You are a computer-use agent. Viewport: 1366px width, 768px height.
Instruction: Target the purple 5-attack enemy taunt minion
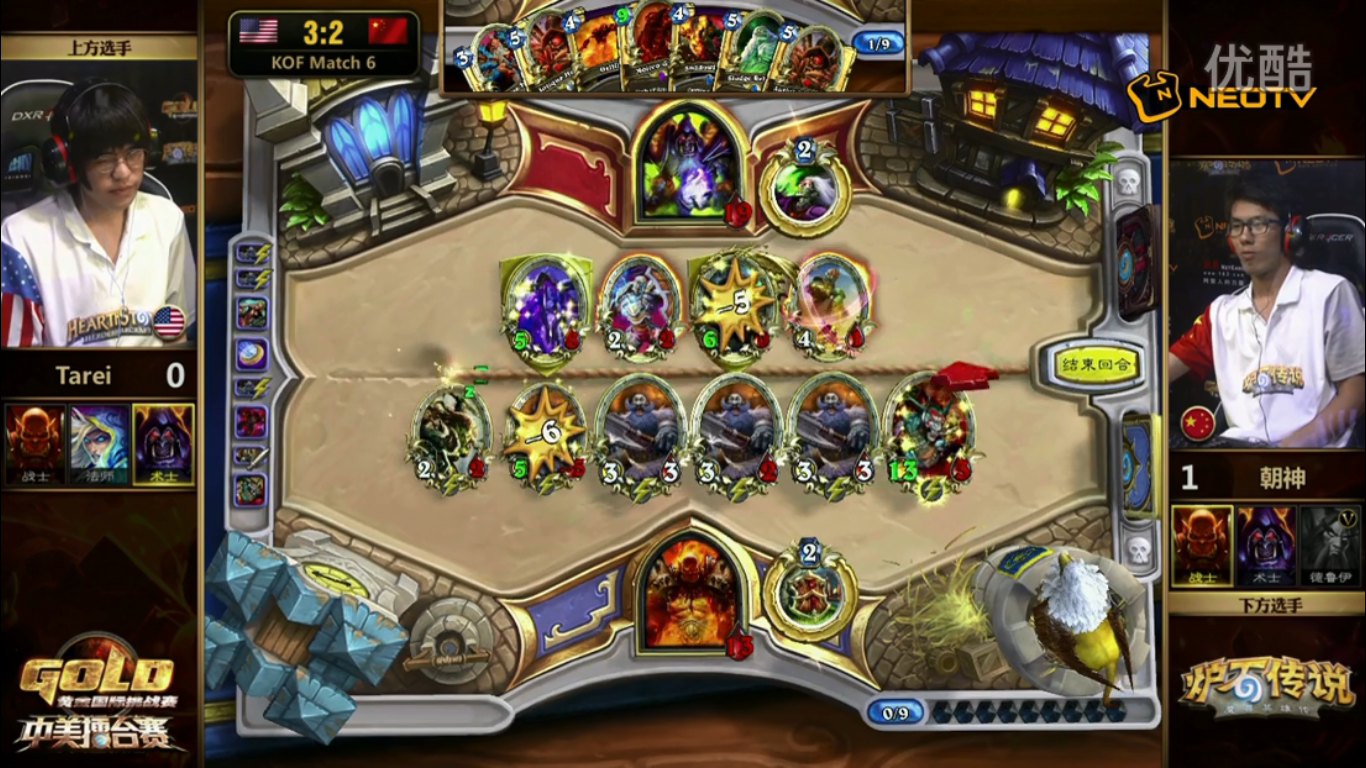tap(546, 307)
